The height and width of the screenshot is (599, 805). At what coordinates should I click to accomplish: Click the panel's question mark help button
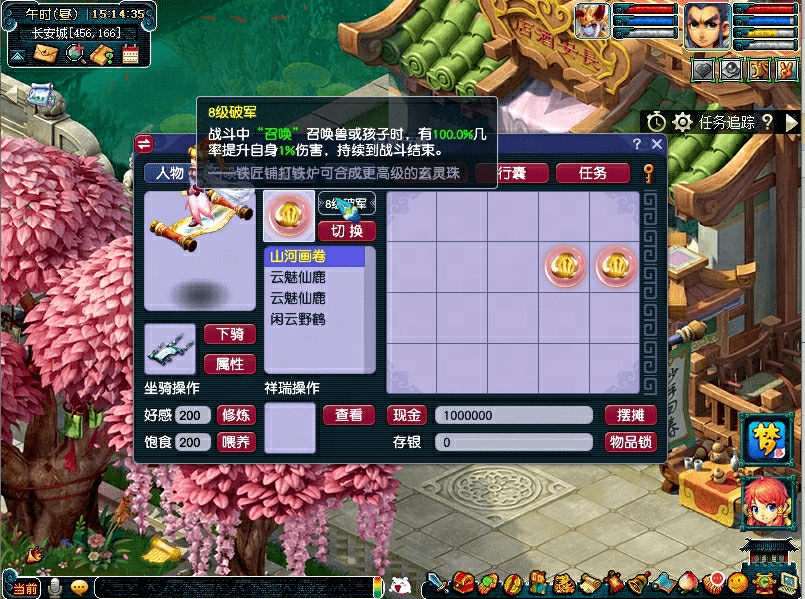[636, 145]
